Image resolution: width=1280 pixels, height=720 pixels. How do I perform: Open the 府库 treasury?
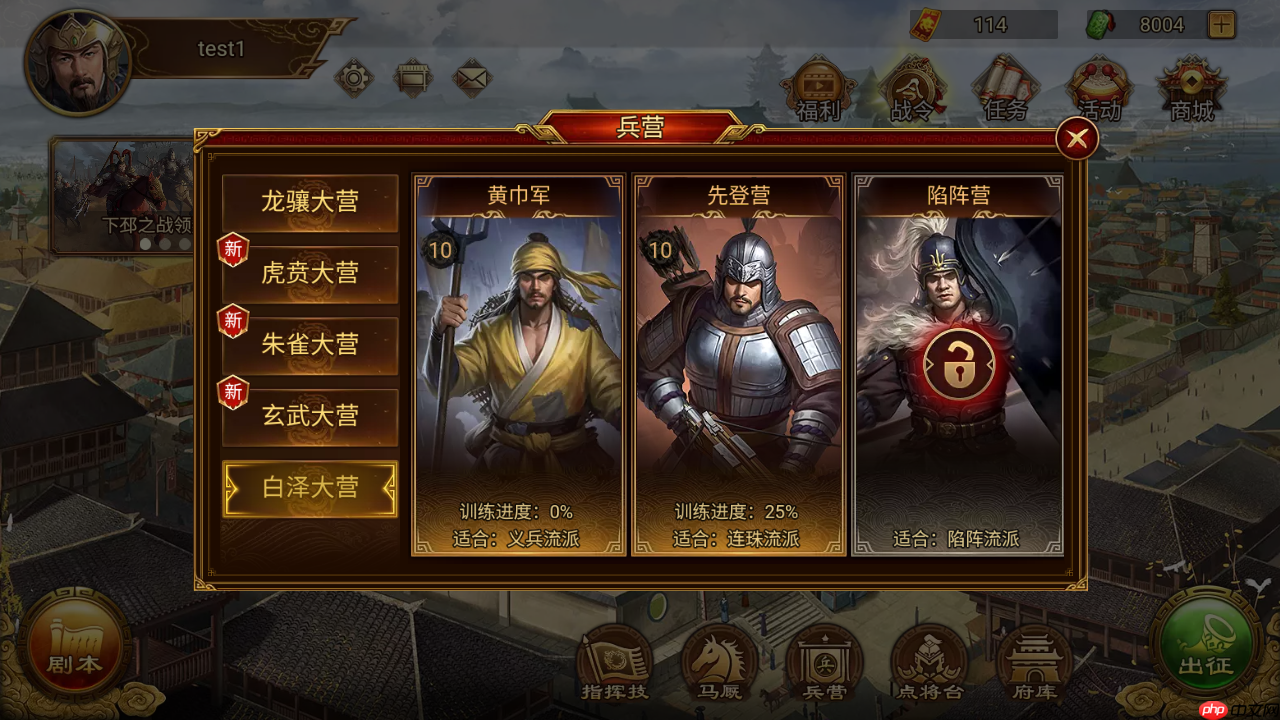[x=1034, y=660]
